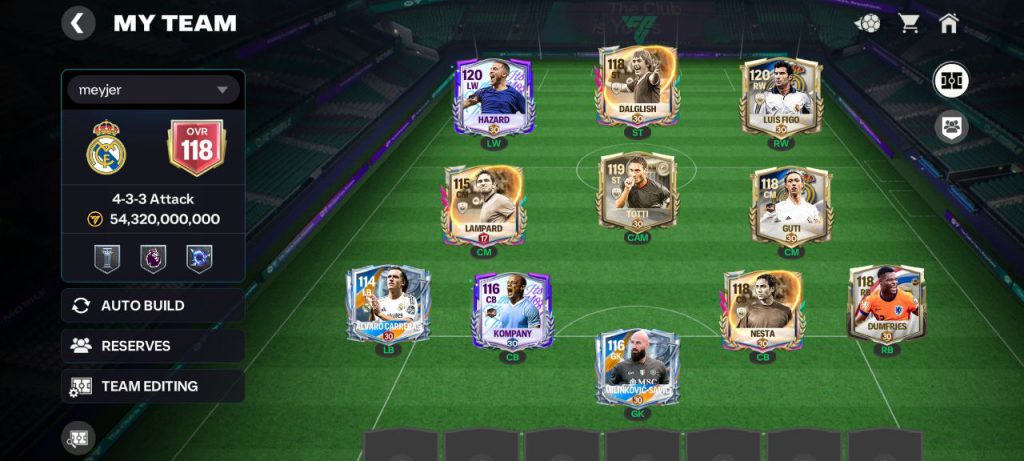Choose the Luis Figo RW card
The height and width of the screenshot is (461, 1024).
coord(779,96)
